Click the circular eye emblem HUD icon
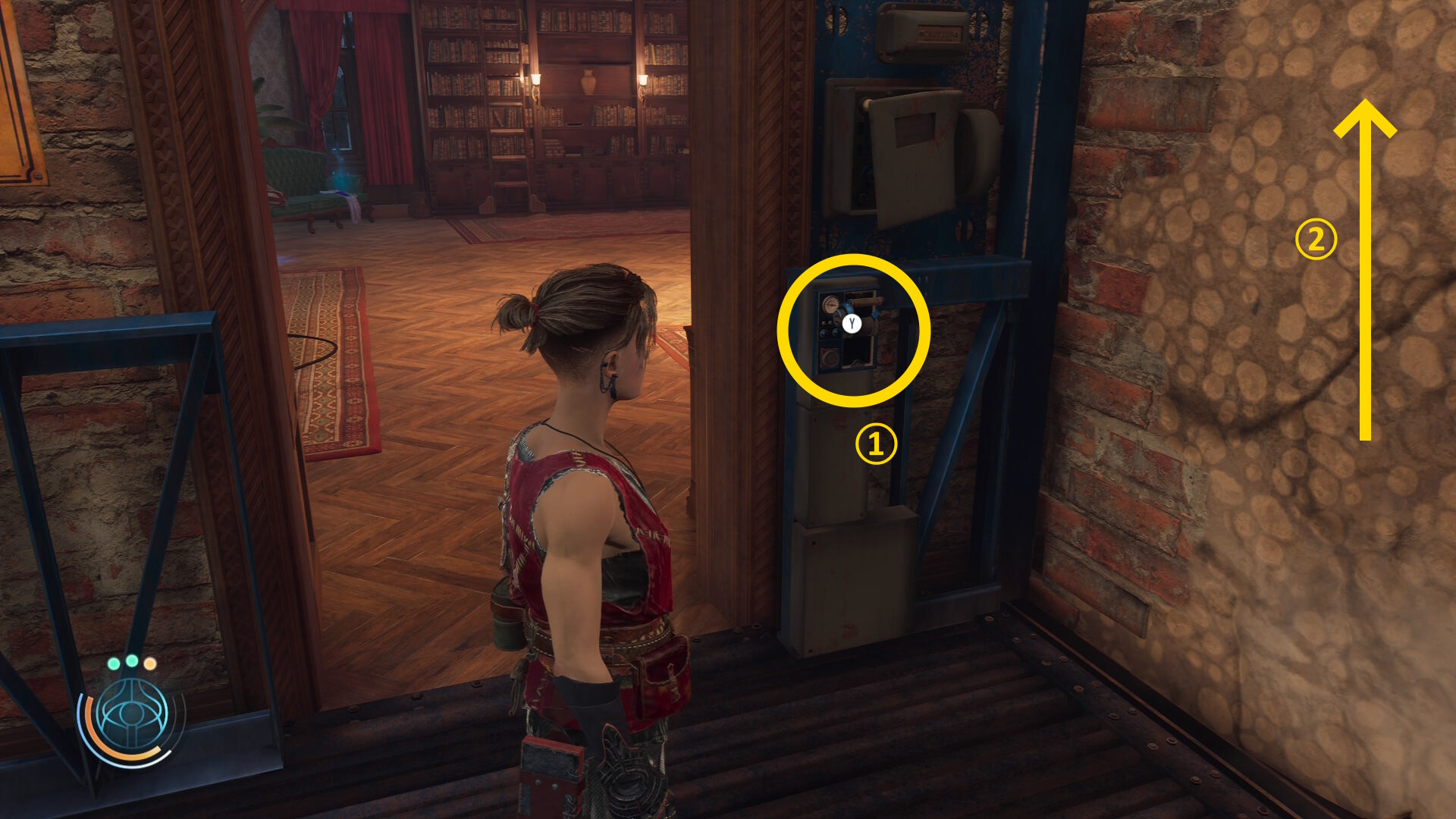Screen dimensions: 1456x819 point(133,715)
